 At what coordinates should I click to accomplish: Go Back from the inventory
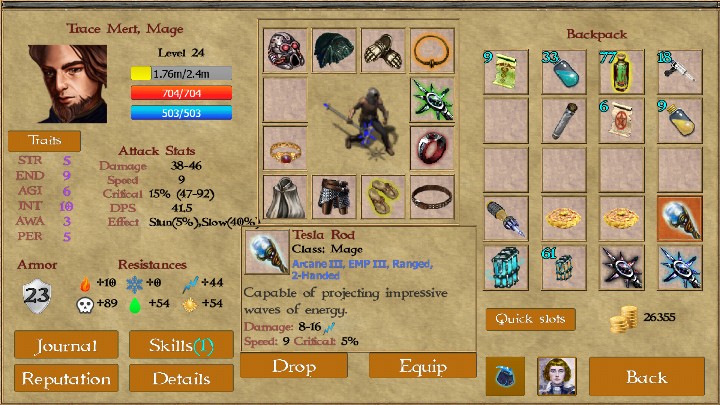tap(646, 377)
